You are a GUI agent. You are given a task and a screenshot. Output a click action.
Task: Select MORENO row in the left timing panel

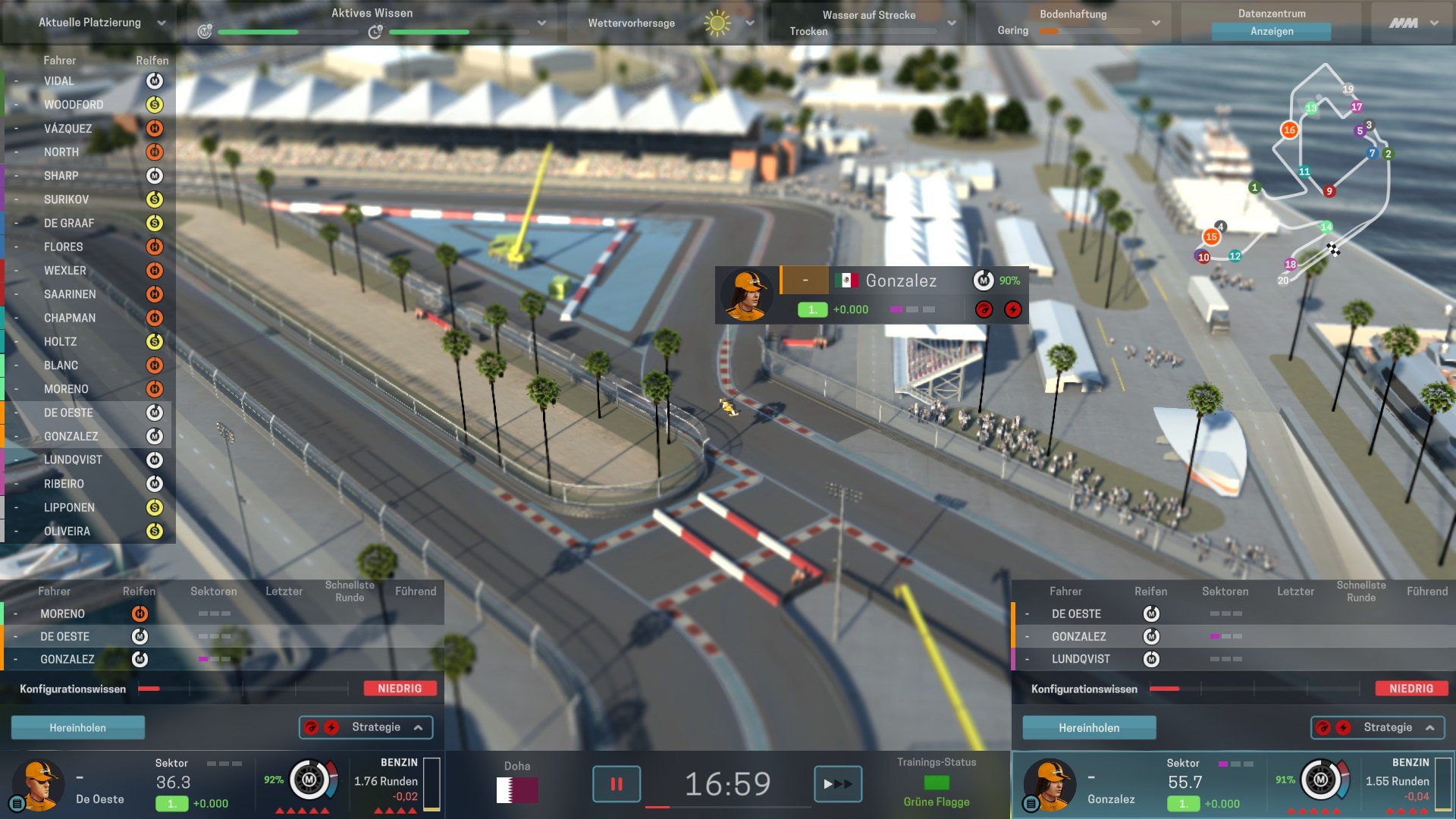tap(62, 614)
